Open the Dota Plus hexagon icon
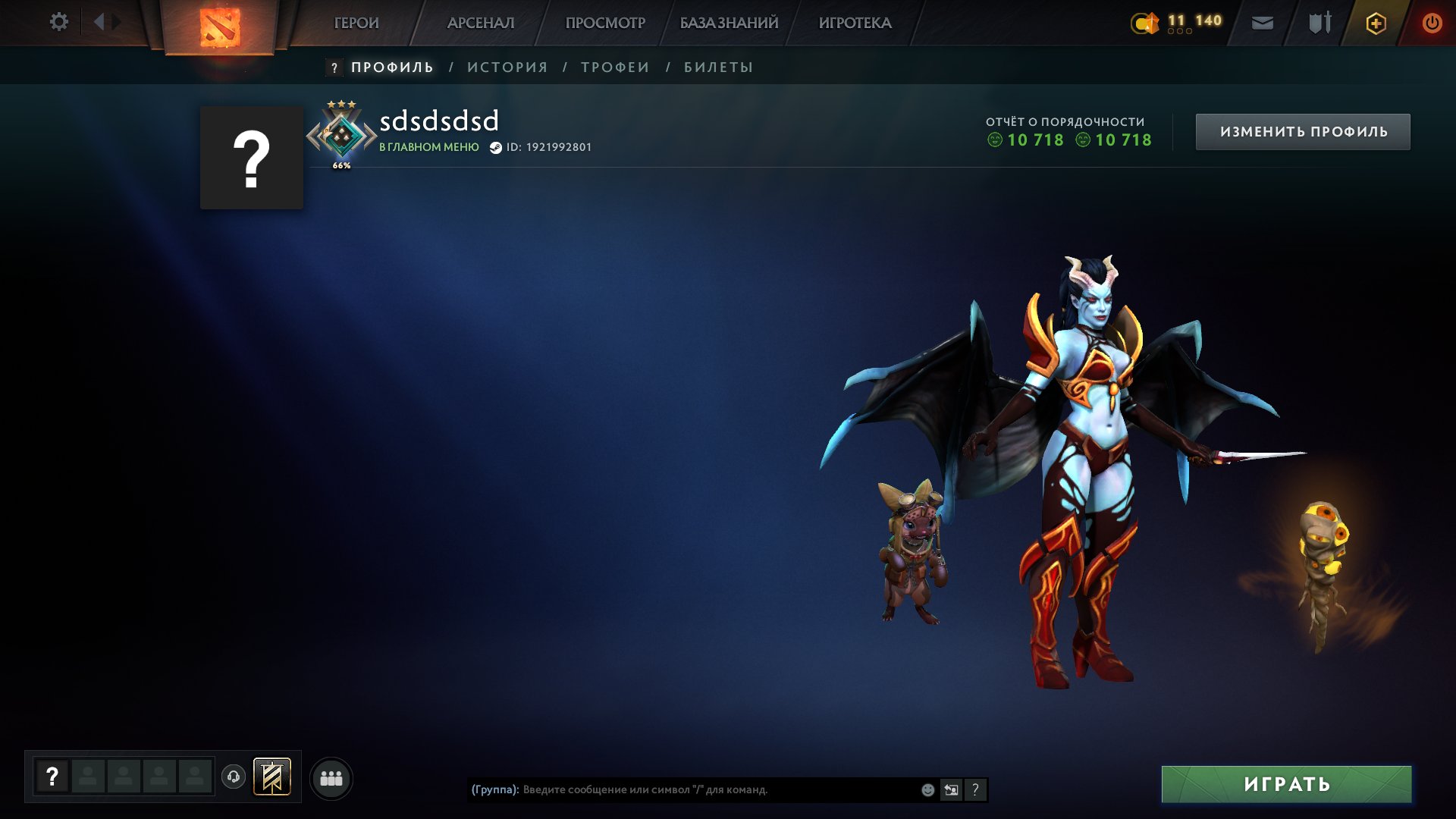 1376,24
